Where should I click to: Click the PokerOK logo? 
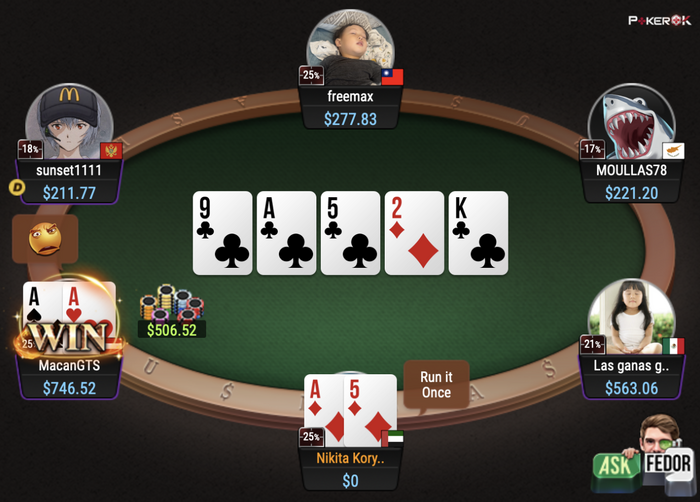659,19
